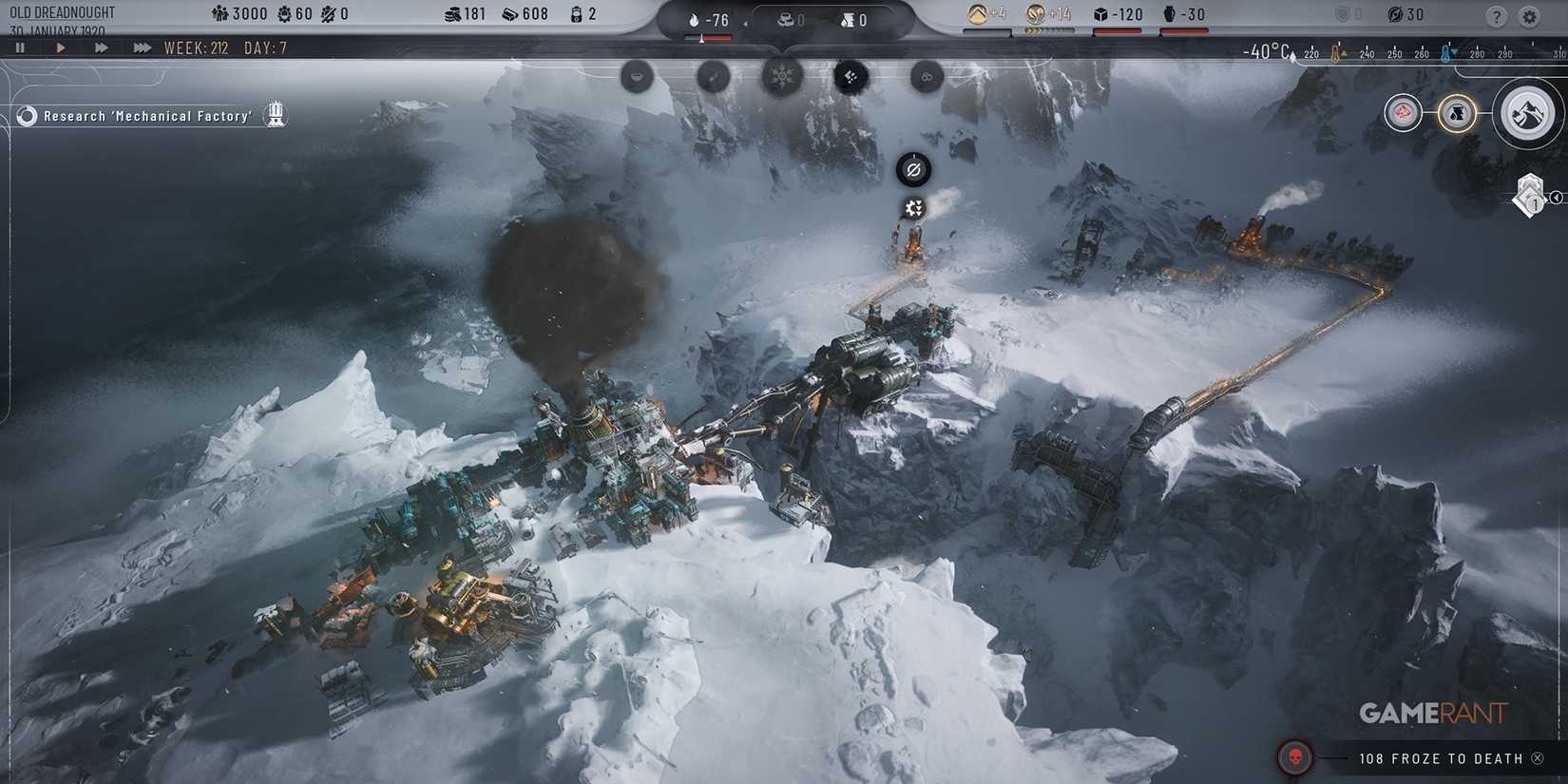The width and height of the screenshot is (1568, 784).
Task: Click the marker on the heat demand slider
Action: pos(701,39)
